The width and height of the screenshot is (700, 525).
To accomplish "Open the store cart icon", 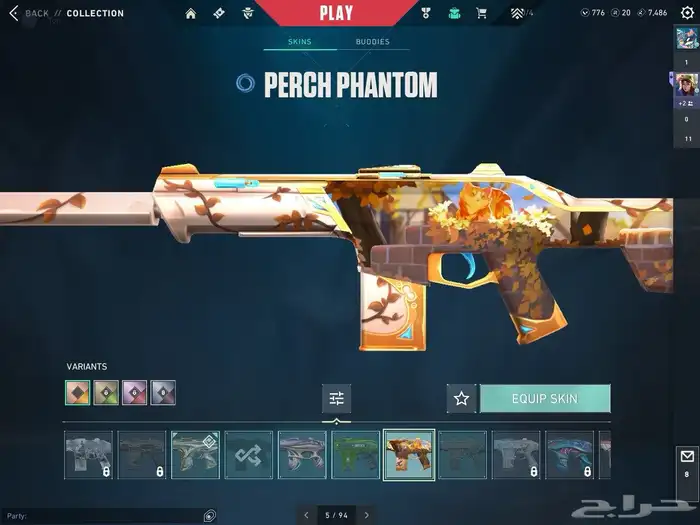I will coord(481,13).
